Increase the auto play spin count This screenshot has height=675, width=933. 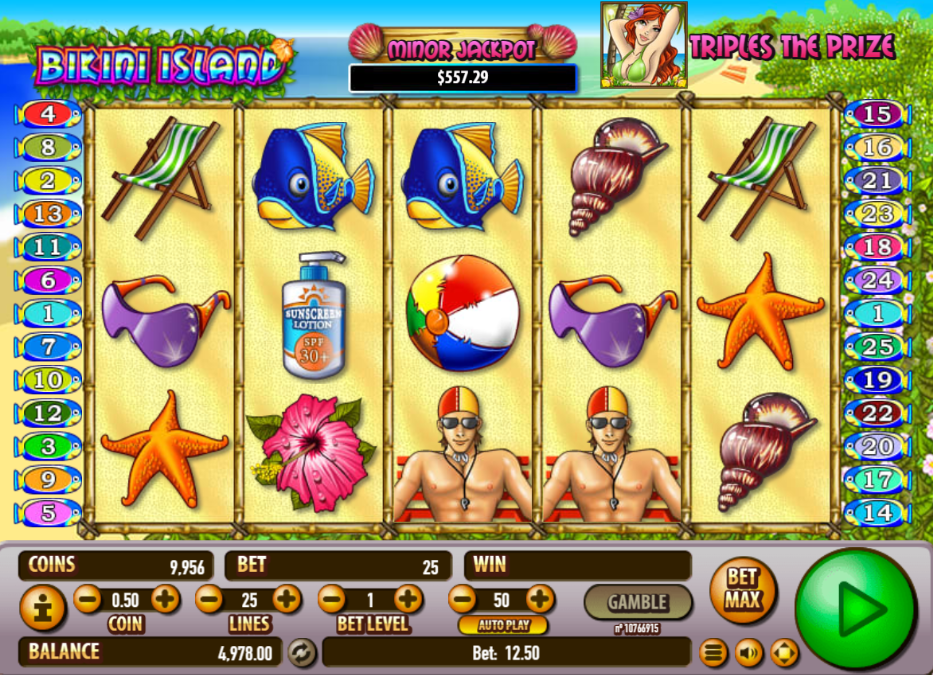pyautogui.click(x=540, y=599)
